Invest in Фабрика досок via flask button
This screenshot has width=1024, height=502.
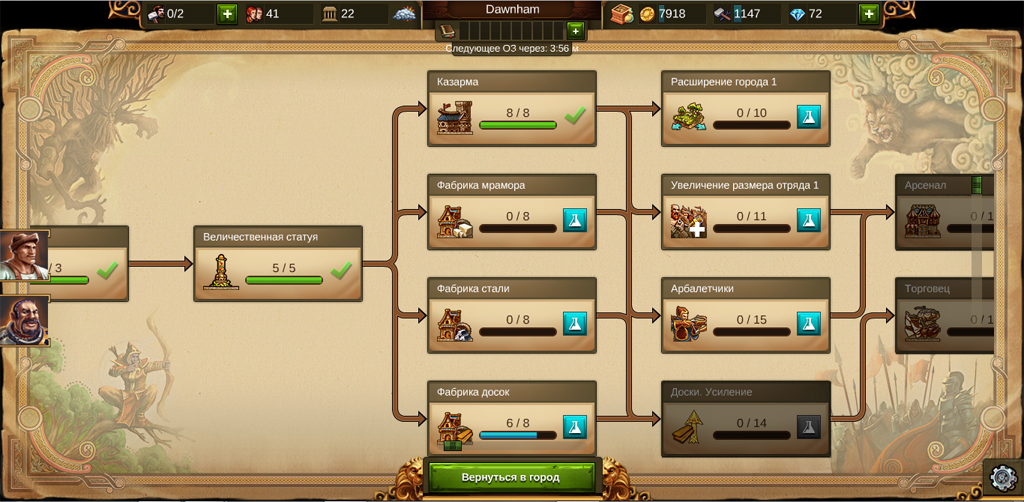point(574,427)
